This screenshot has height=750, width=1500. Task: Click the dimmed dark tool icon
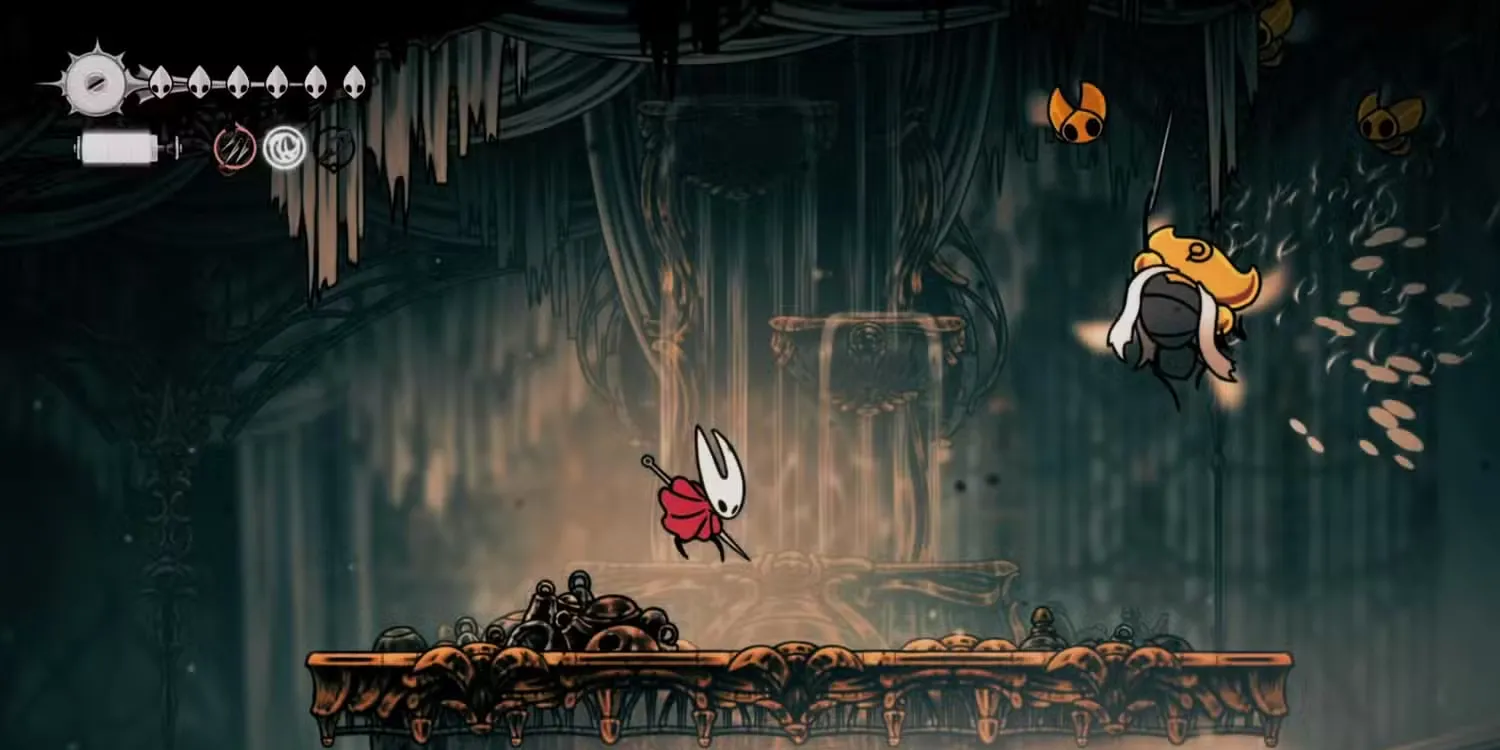(x=335, y=149)
